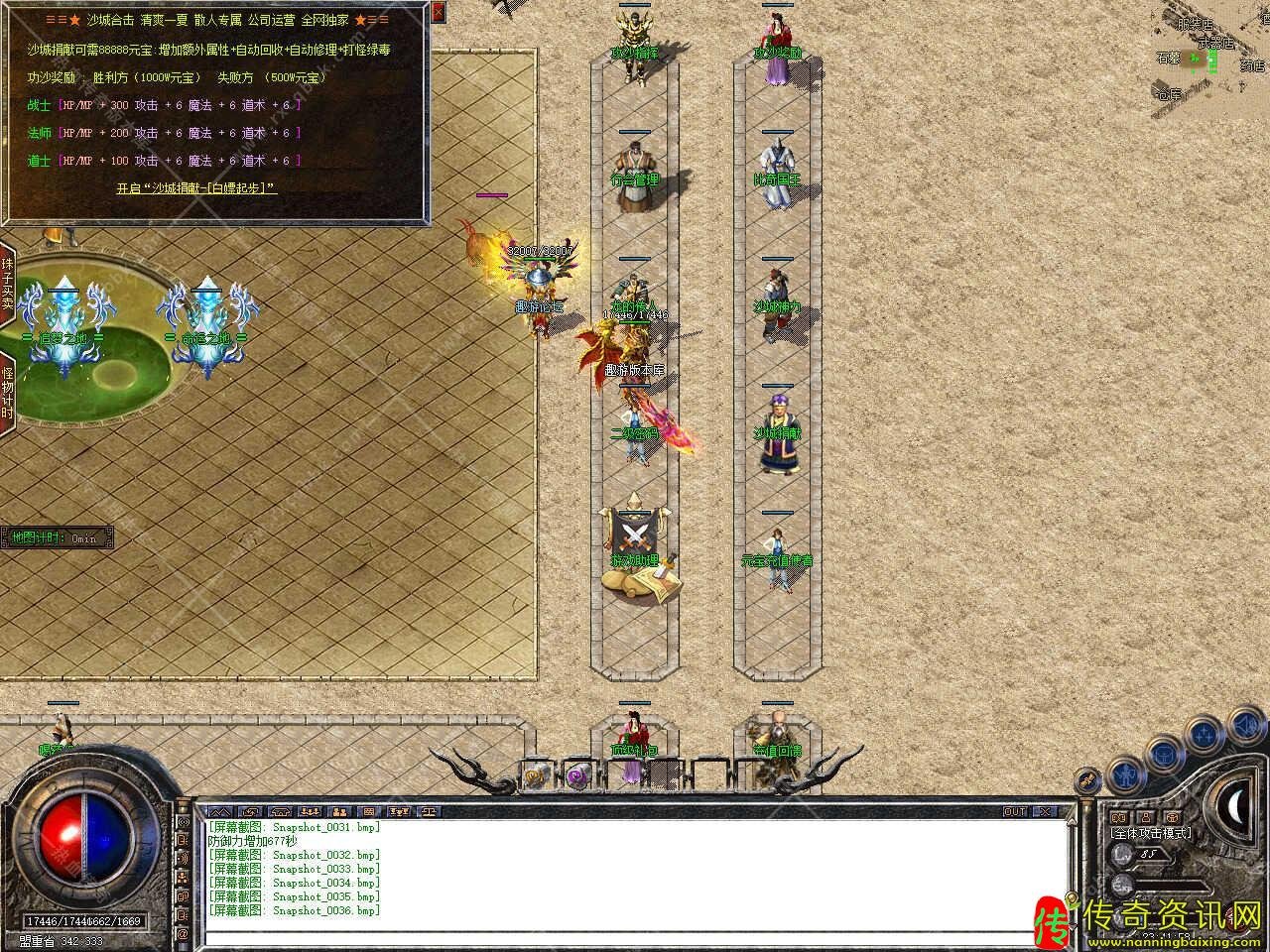Close the Sand City donation dialog
This screenshot has height=952, width=1270.
click(x=439, y=13)
